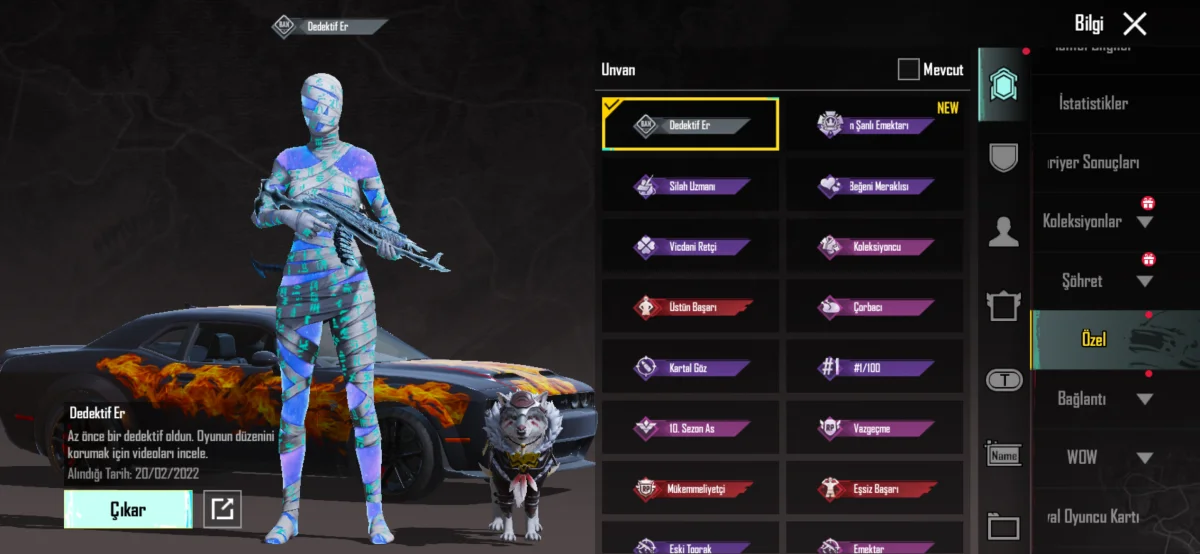Toggle the Mevcut checkbox
Screen dimensions: 1200x554
[x=908, y=69]
